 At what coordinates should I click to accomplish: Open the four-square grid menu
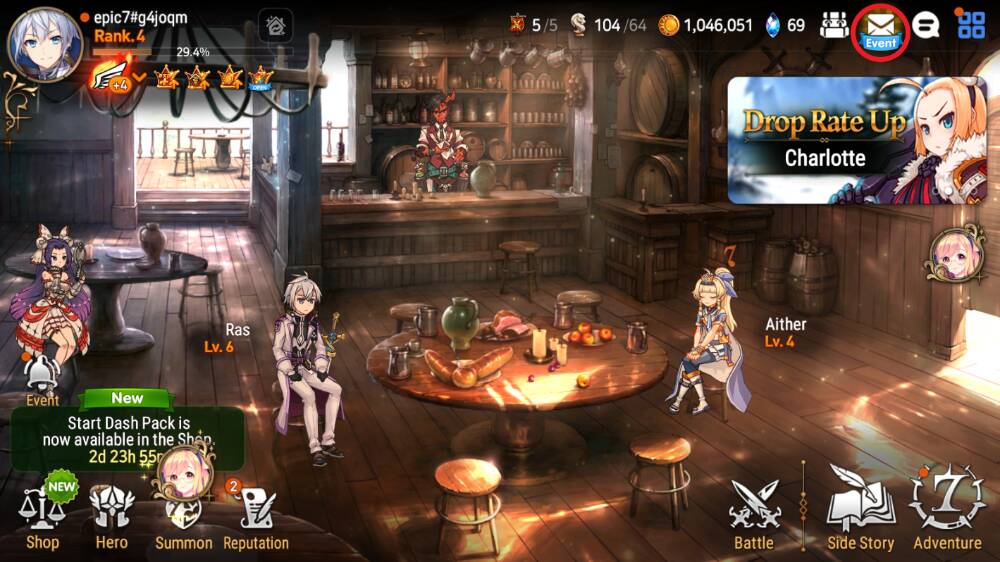[971, 25]
